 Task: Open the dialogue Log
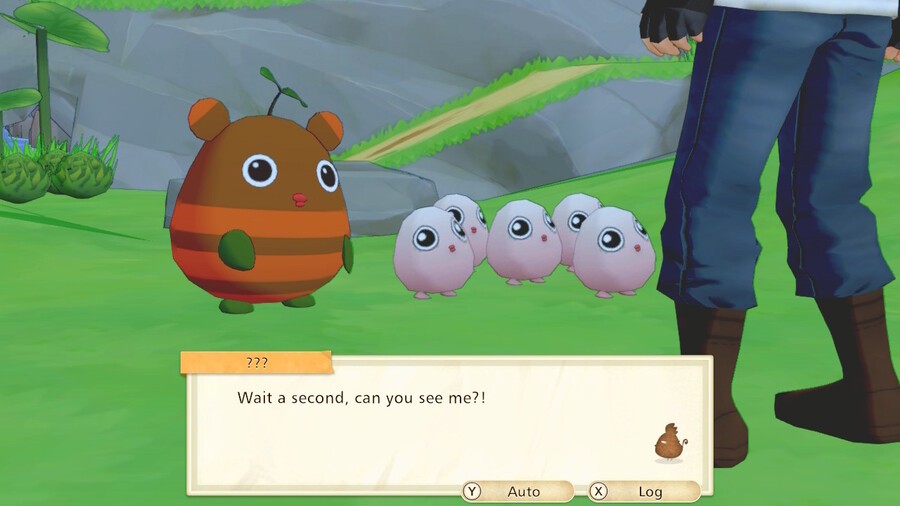click(644, 491)
